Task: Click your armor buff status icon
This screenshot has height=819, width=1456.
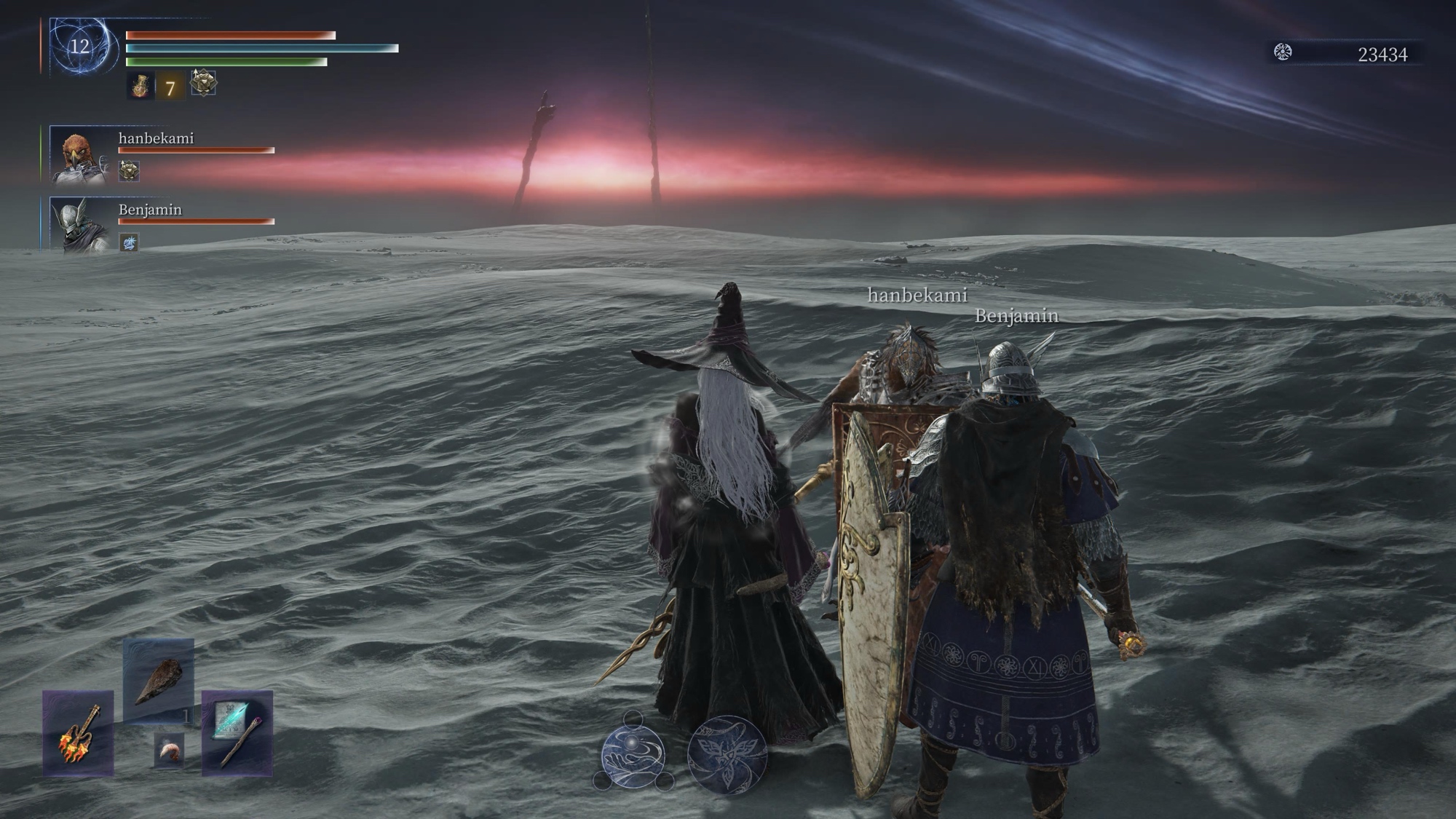Action: [x=203, y=83]
